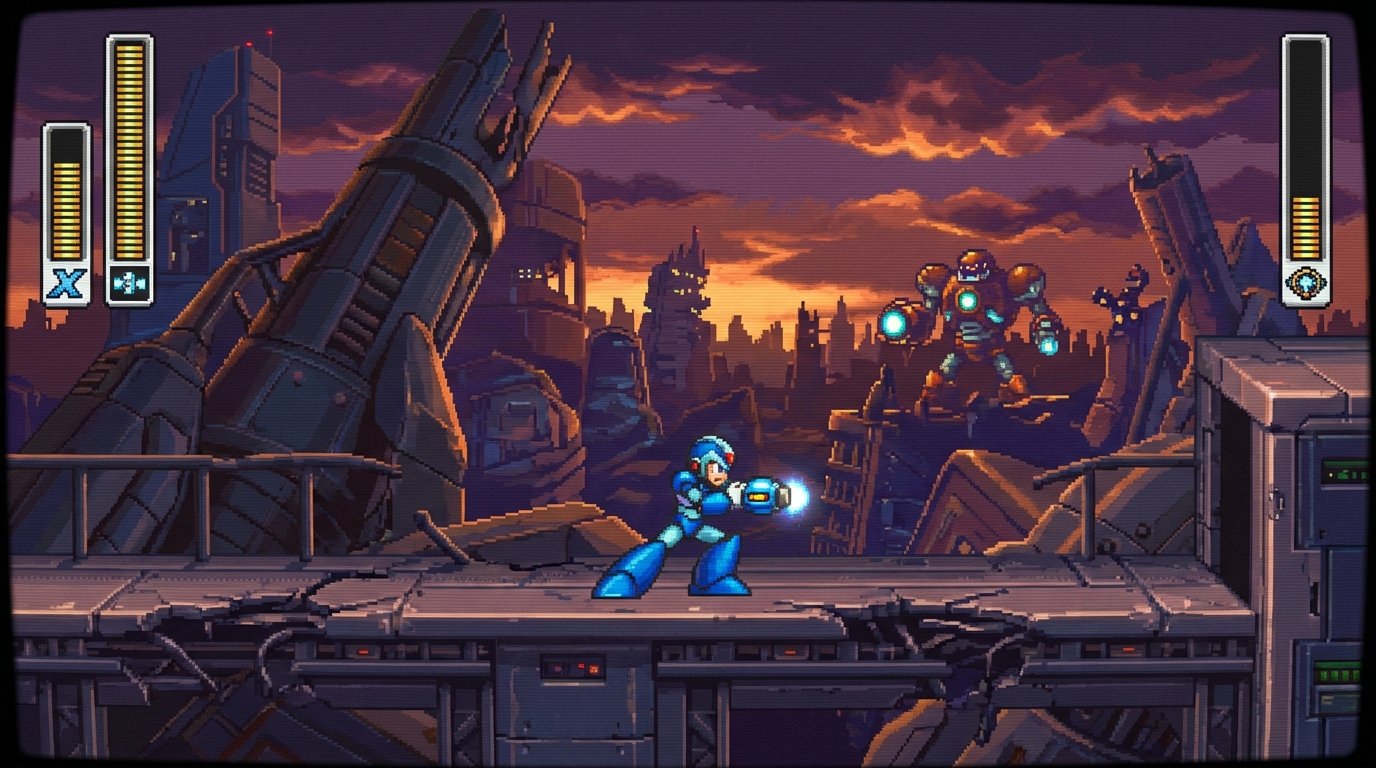Toggle the upper green status screen on the right door

point(1345,470)
